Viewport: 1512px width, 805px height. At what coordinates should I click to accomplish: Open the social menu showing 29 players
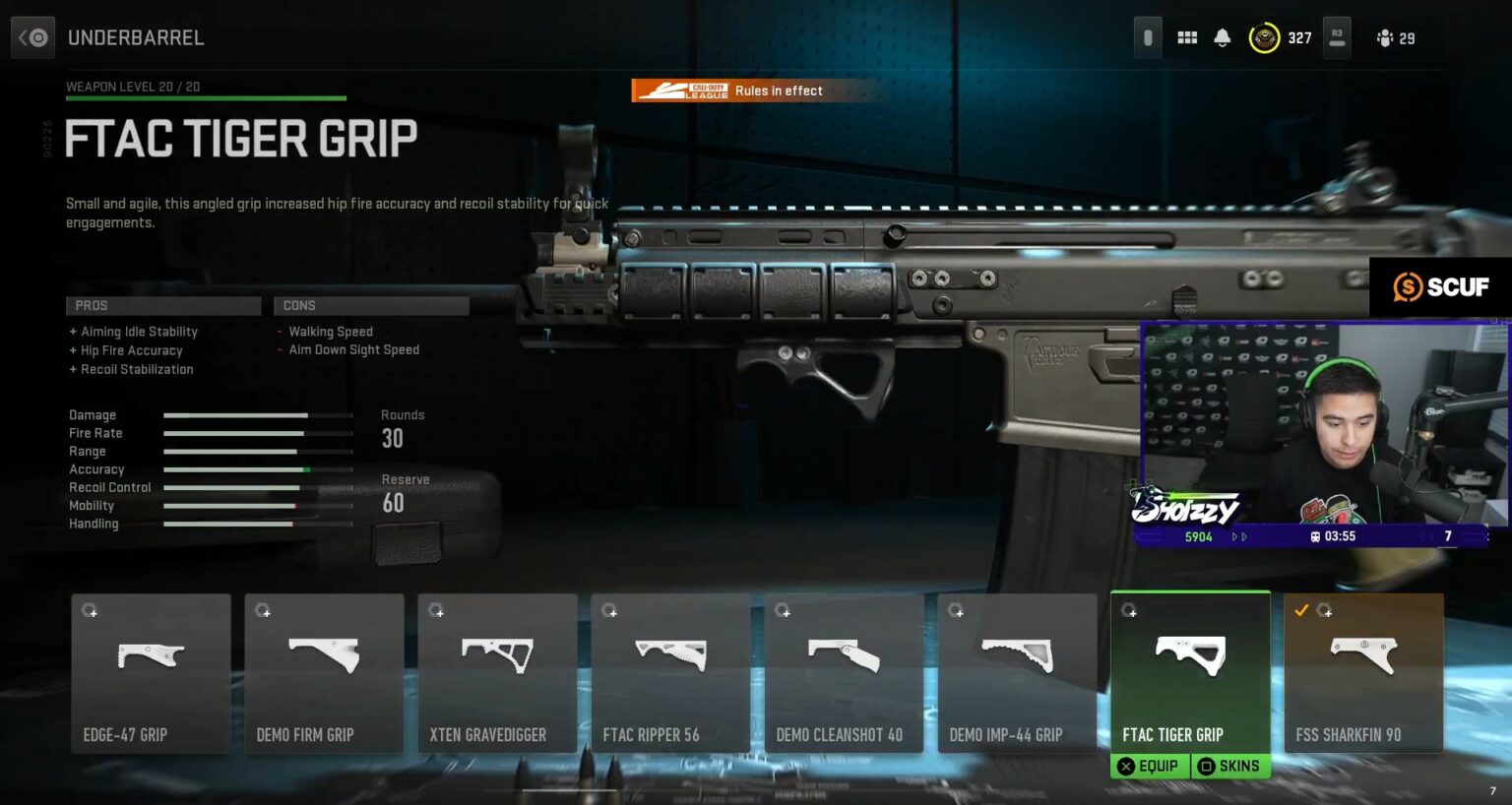click(1394, 38)
